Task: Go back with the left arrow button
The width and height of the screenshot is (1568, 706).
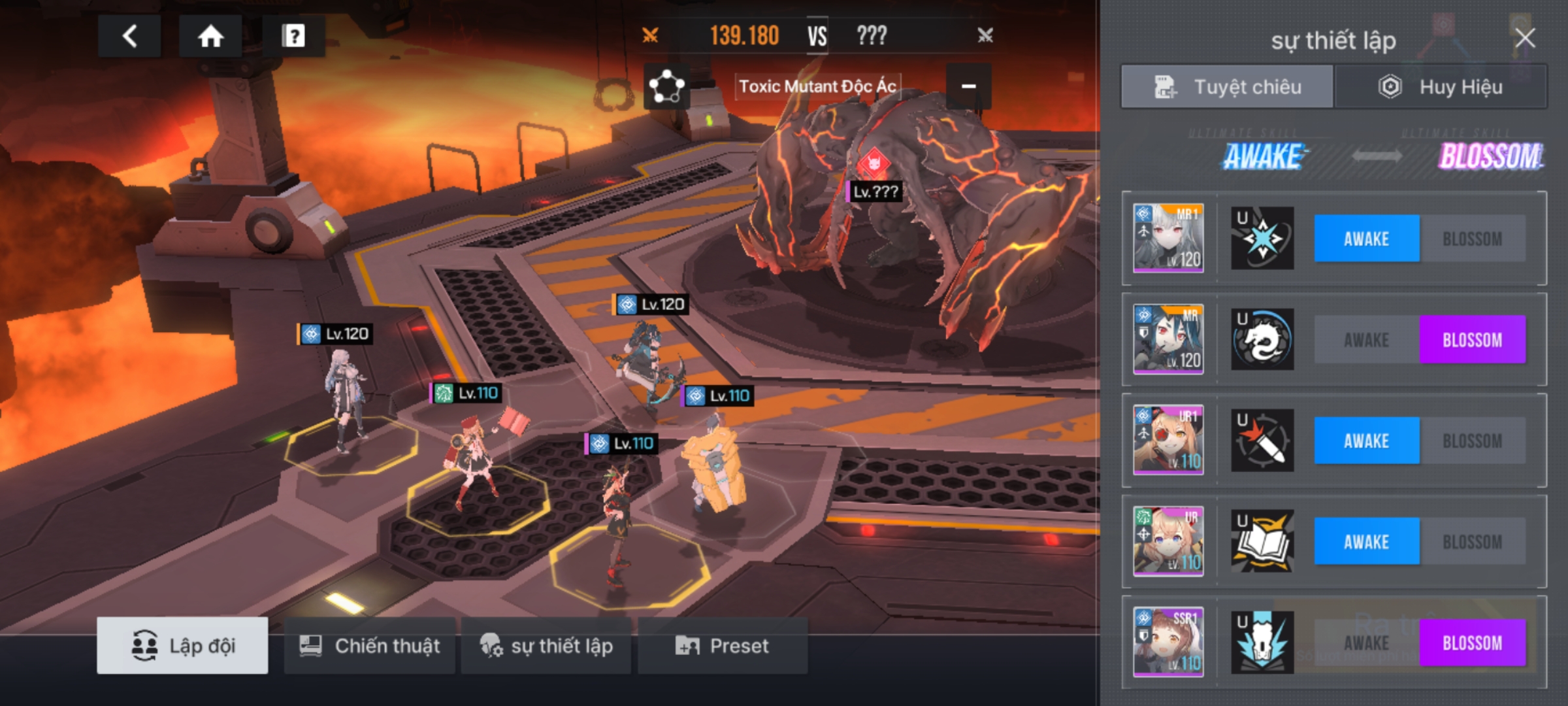Action: click(129, 36)
